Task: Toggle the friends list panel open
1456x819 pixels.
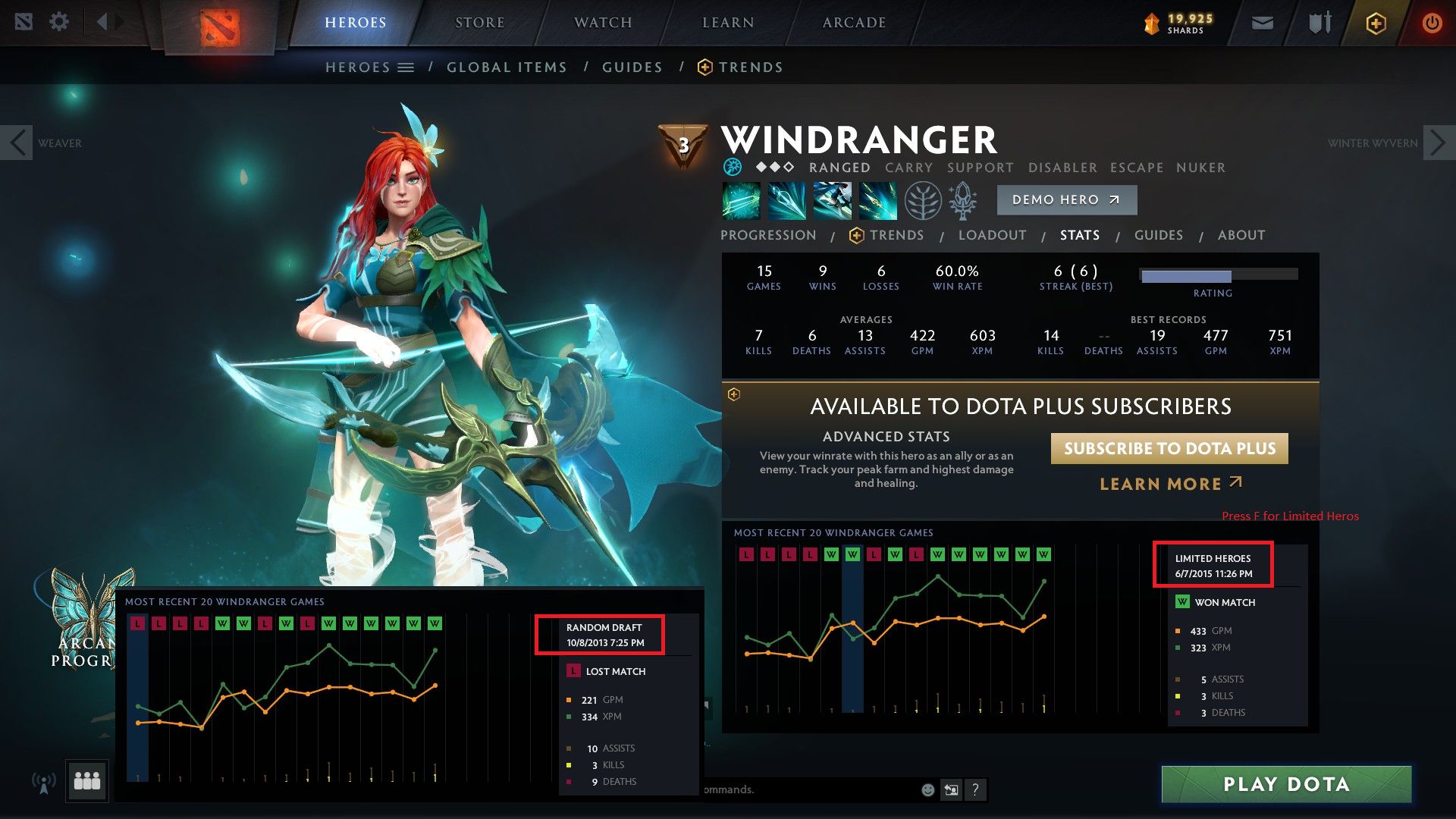Action: pos(87,782)
